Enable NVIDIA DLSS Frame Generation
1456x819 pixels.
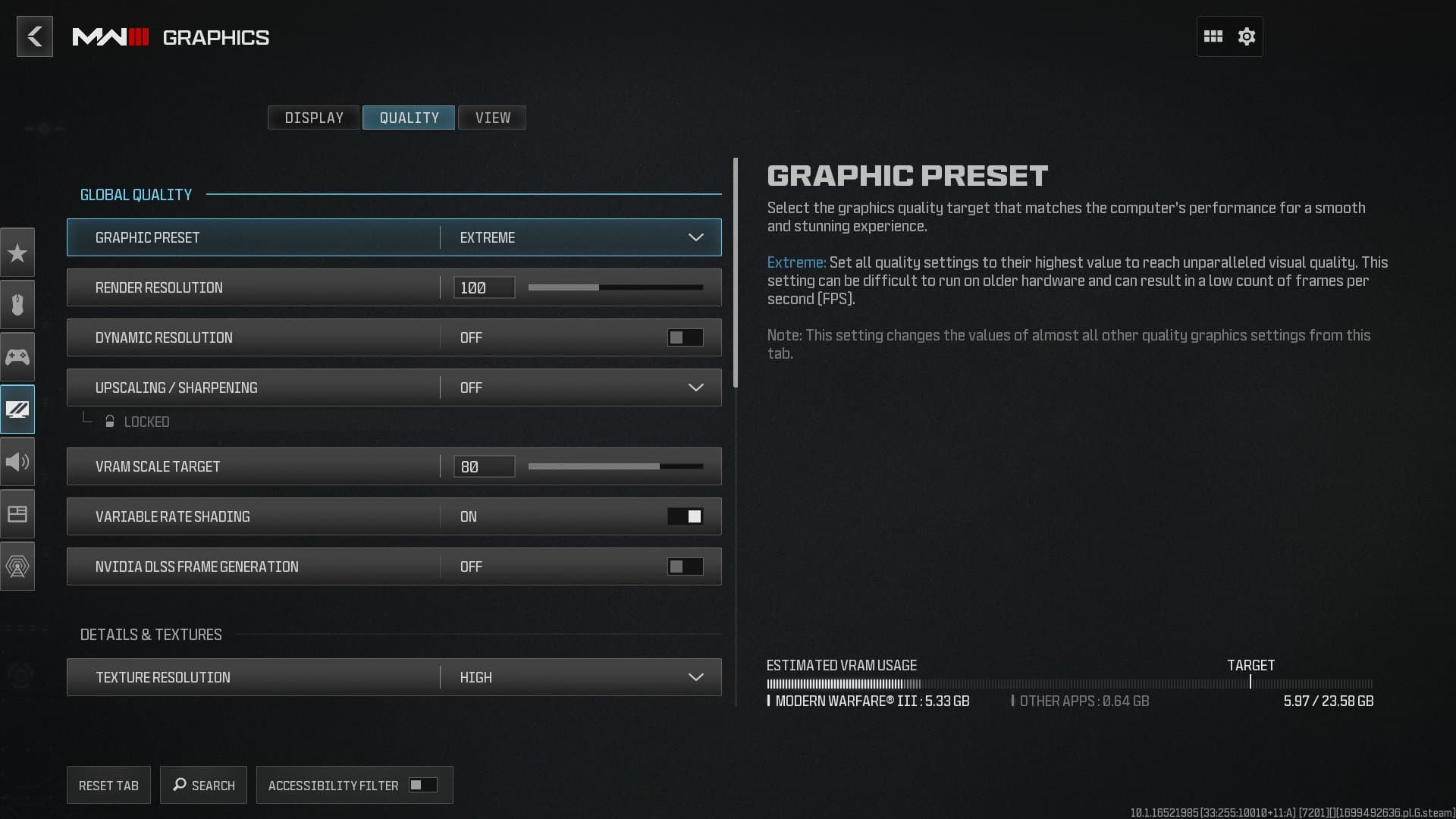(x=685, y=566)
